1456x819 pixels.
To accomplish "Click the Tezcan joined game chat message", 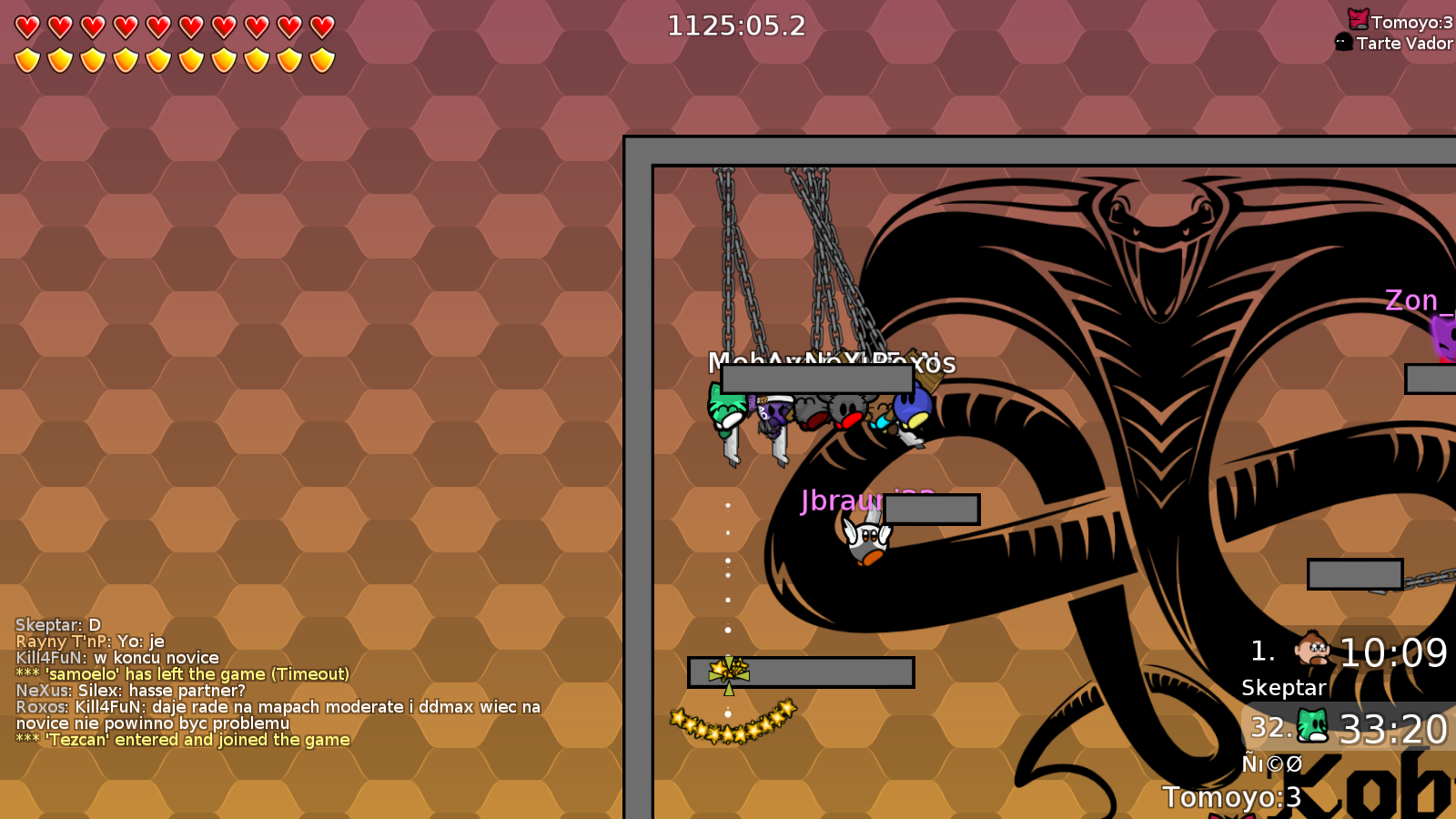I will (x=182, y=740).
